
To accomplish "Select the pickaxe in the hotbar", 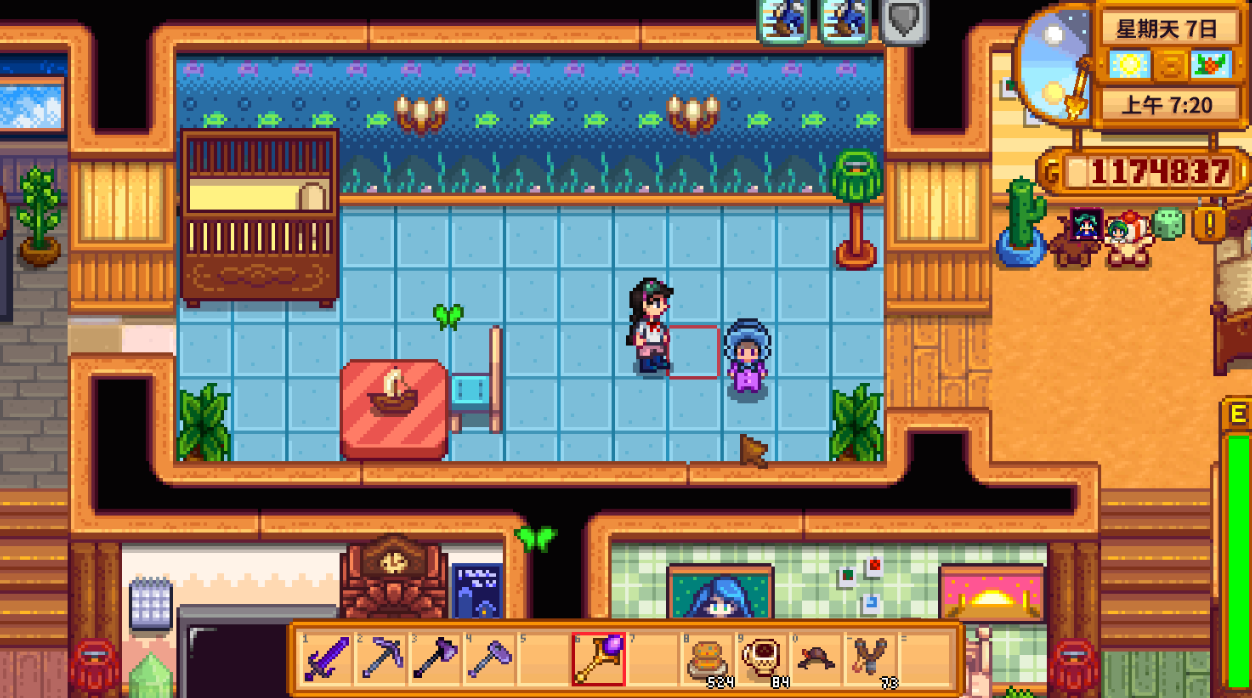I will [x=381, y=659].
